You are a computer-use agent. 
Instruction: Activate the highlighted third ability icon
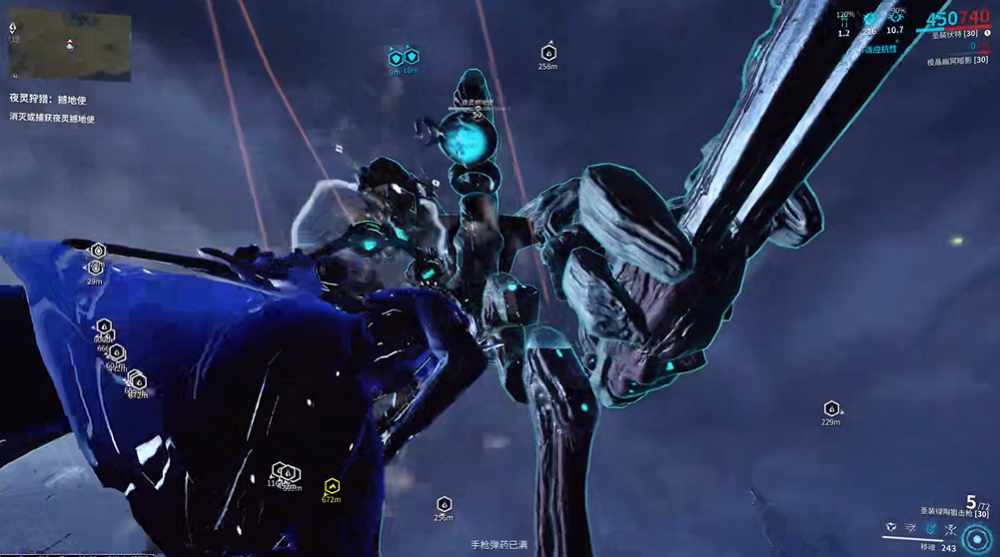coord(931,526)
